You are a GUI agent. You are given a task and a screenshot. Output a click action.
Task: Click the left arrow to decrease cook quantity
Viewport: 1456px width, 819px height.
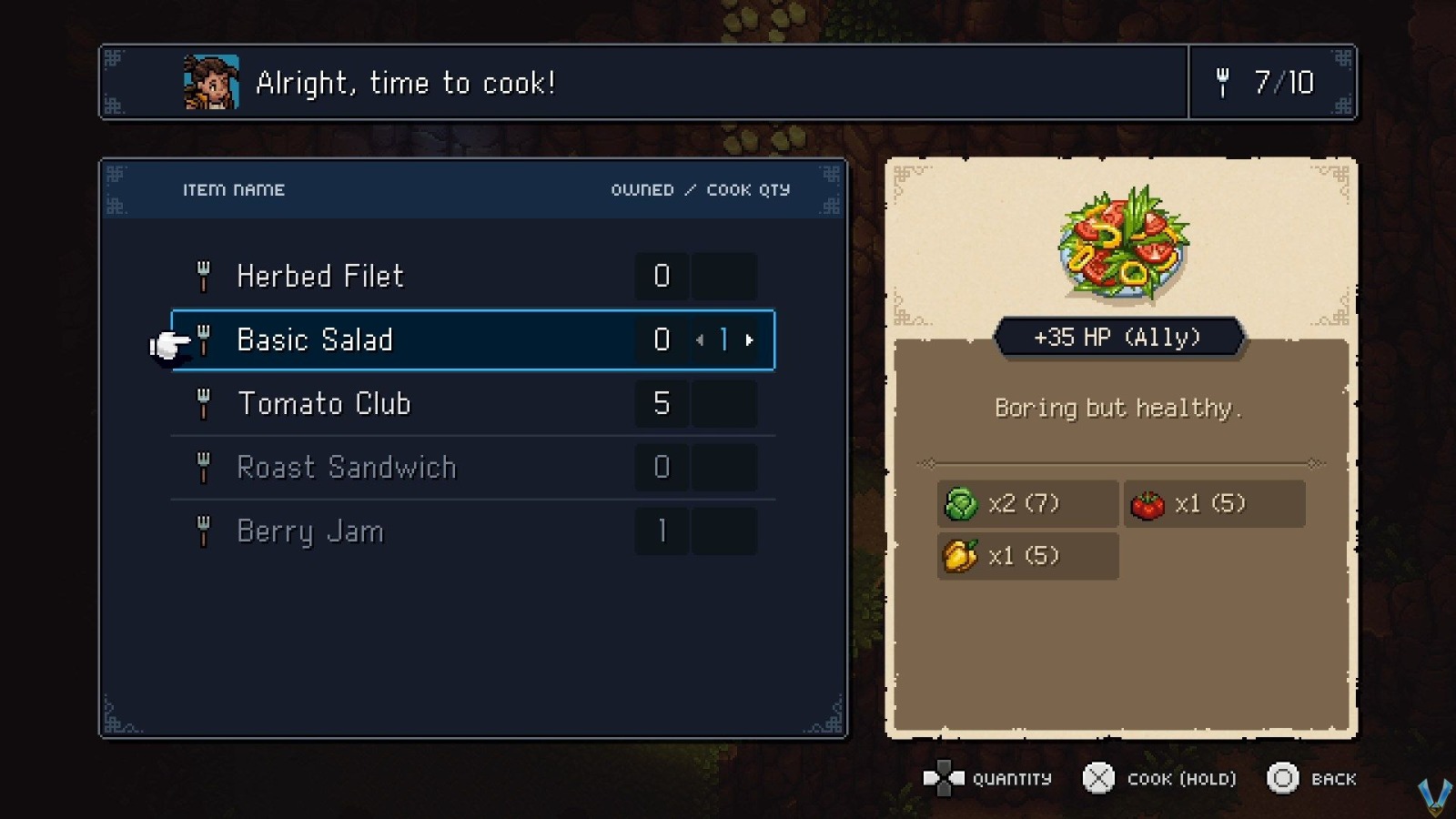[x=700, y=339]
